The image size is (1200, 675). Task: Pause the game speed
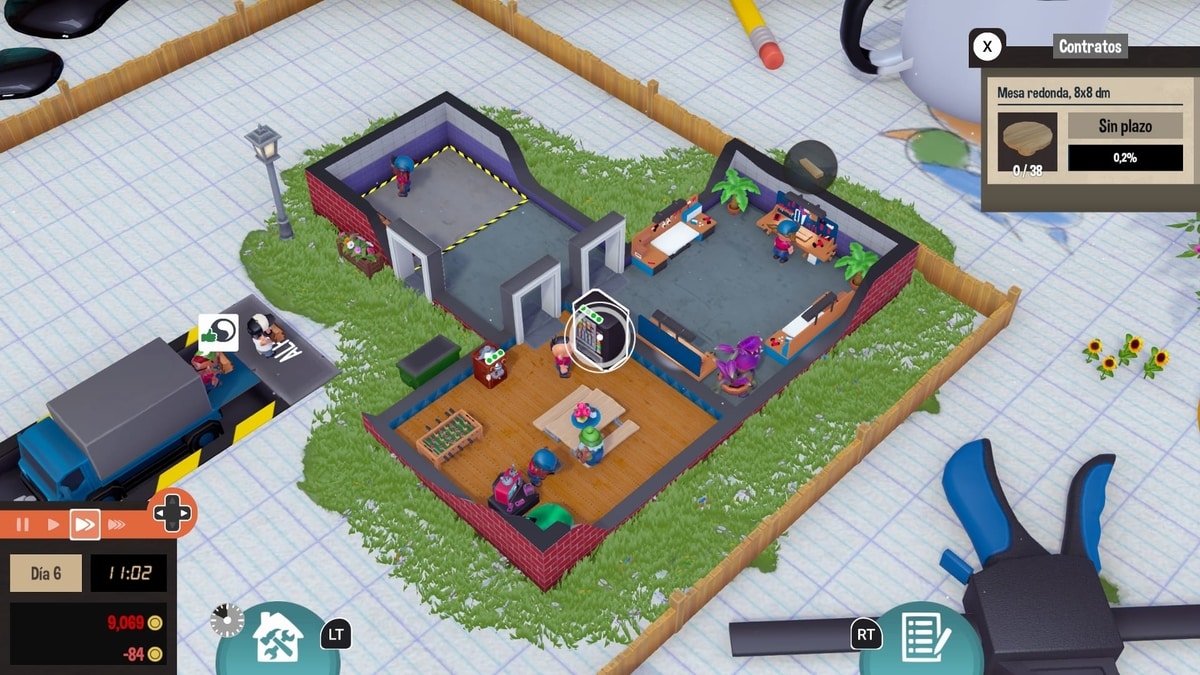pos(22,524)
